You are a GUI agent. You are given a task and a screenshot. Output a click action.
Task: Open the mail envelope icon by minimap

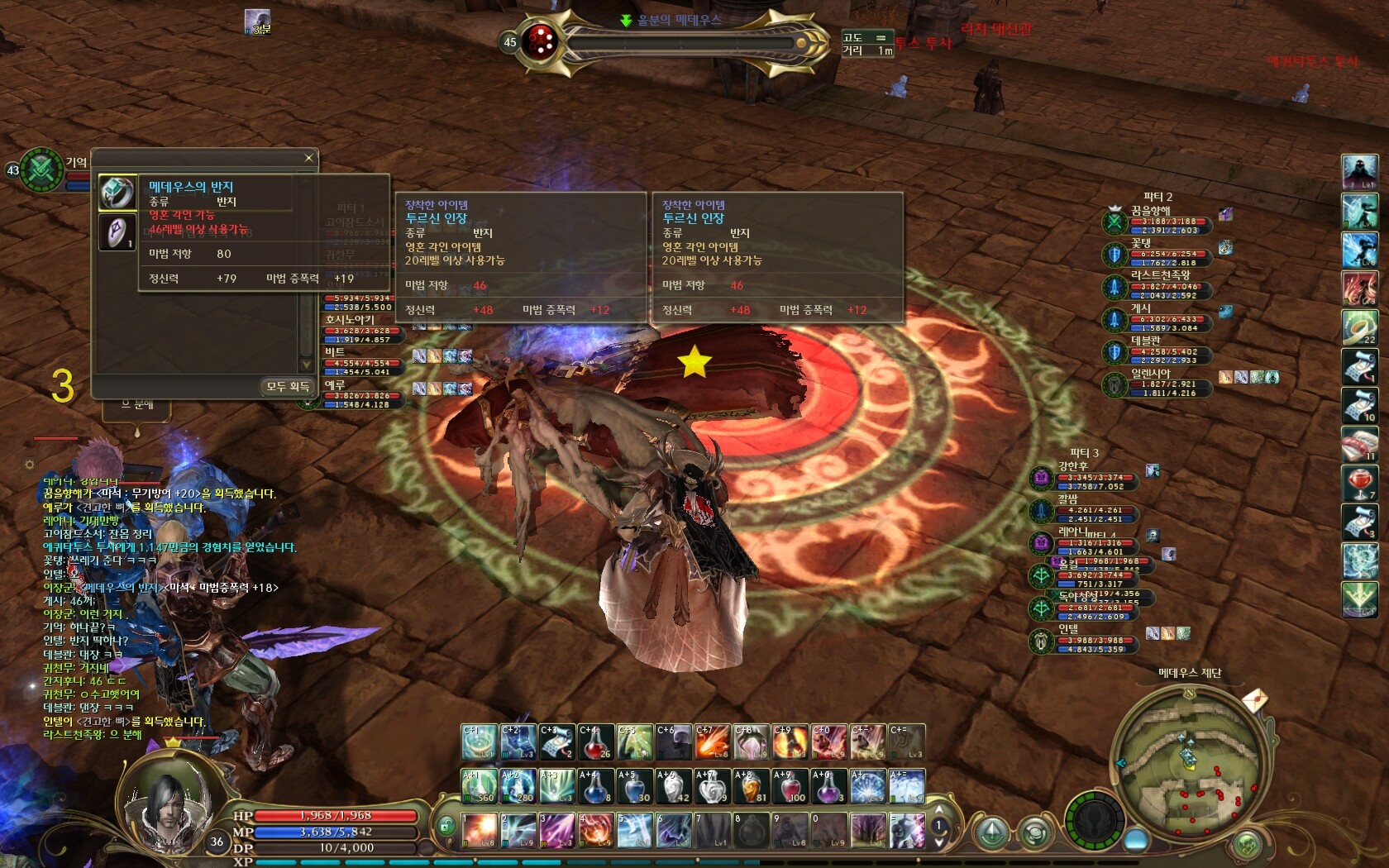(x=1254, y=702)
